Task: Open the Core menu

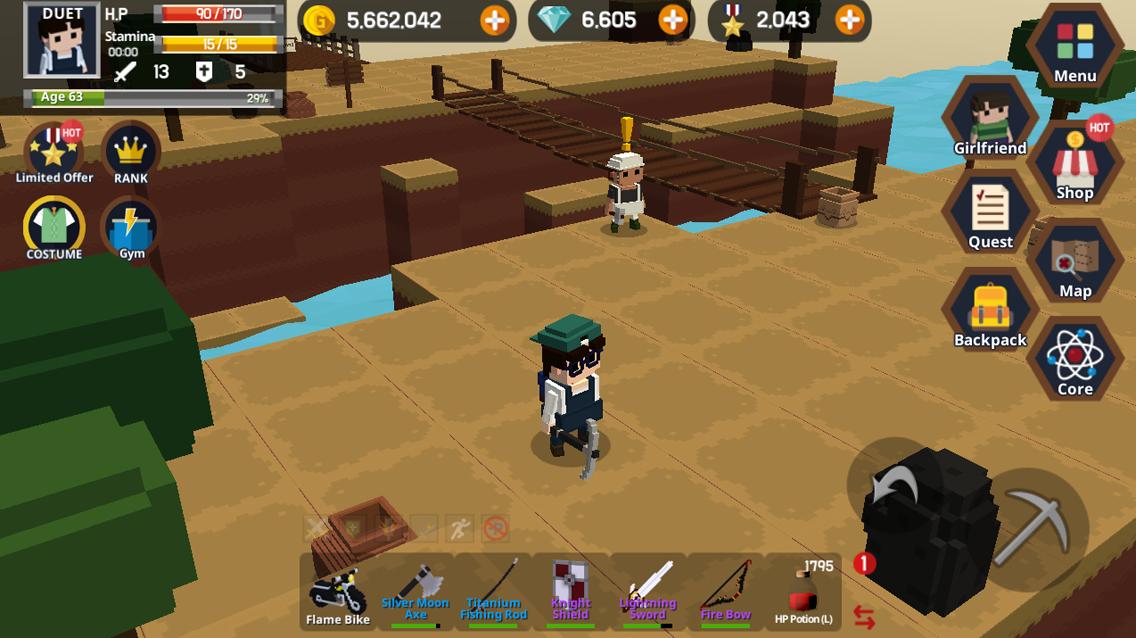Action: (x=1075, y=360)
